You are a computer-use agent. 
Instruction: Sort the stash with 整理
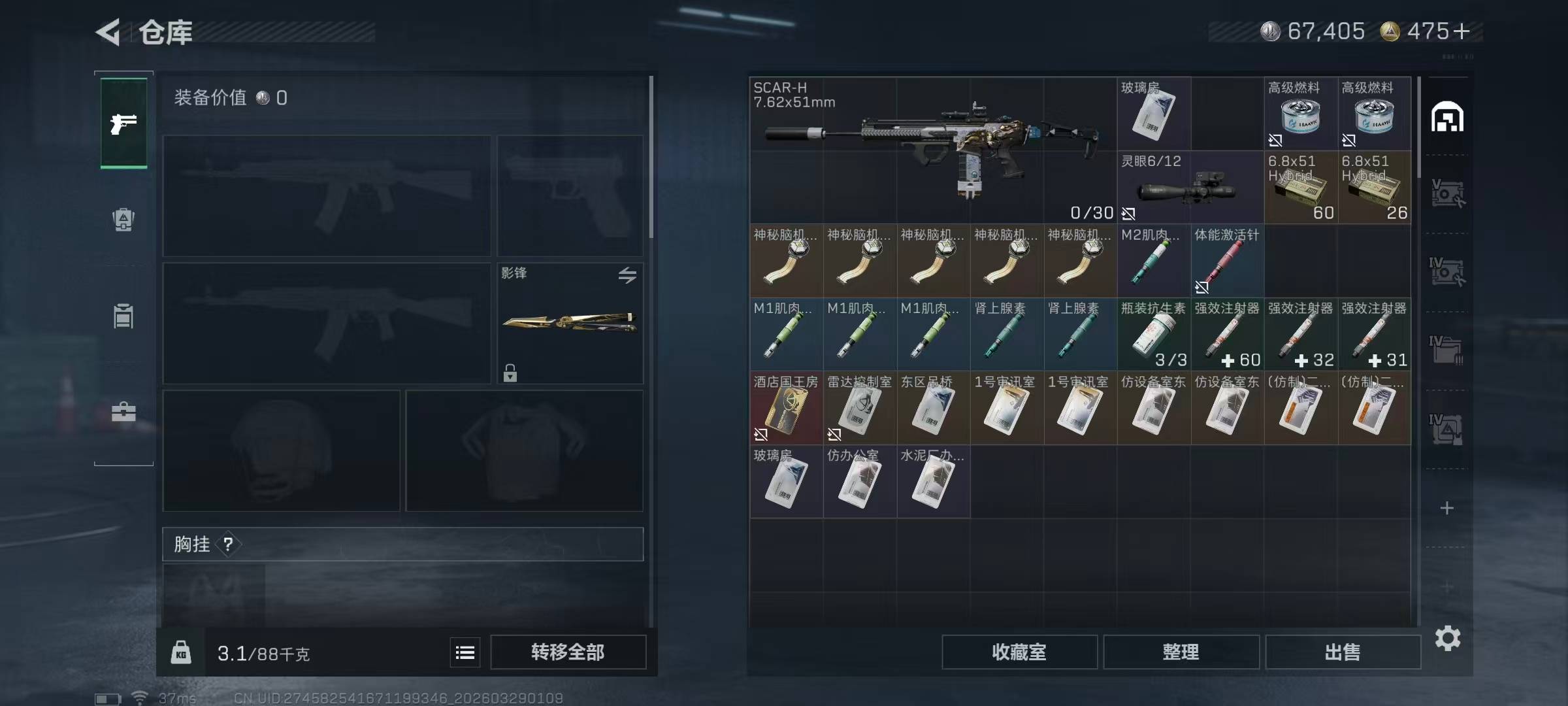pyautogui.click(x=1181, y=652)
